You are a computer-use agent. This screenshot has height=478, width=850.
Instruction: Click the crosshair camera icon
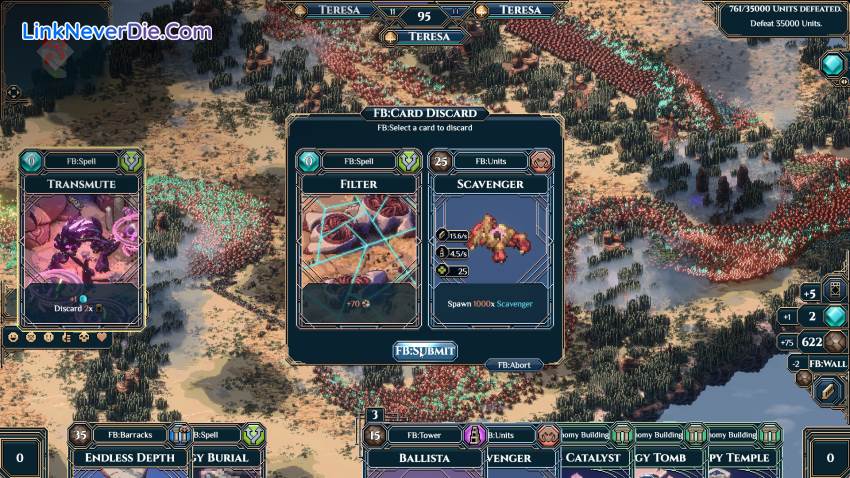(x=14, y=92)
